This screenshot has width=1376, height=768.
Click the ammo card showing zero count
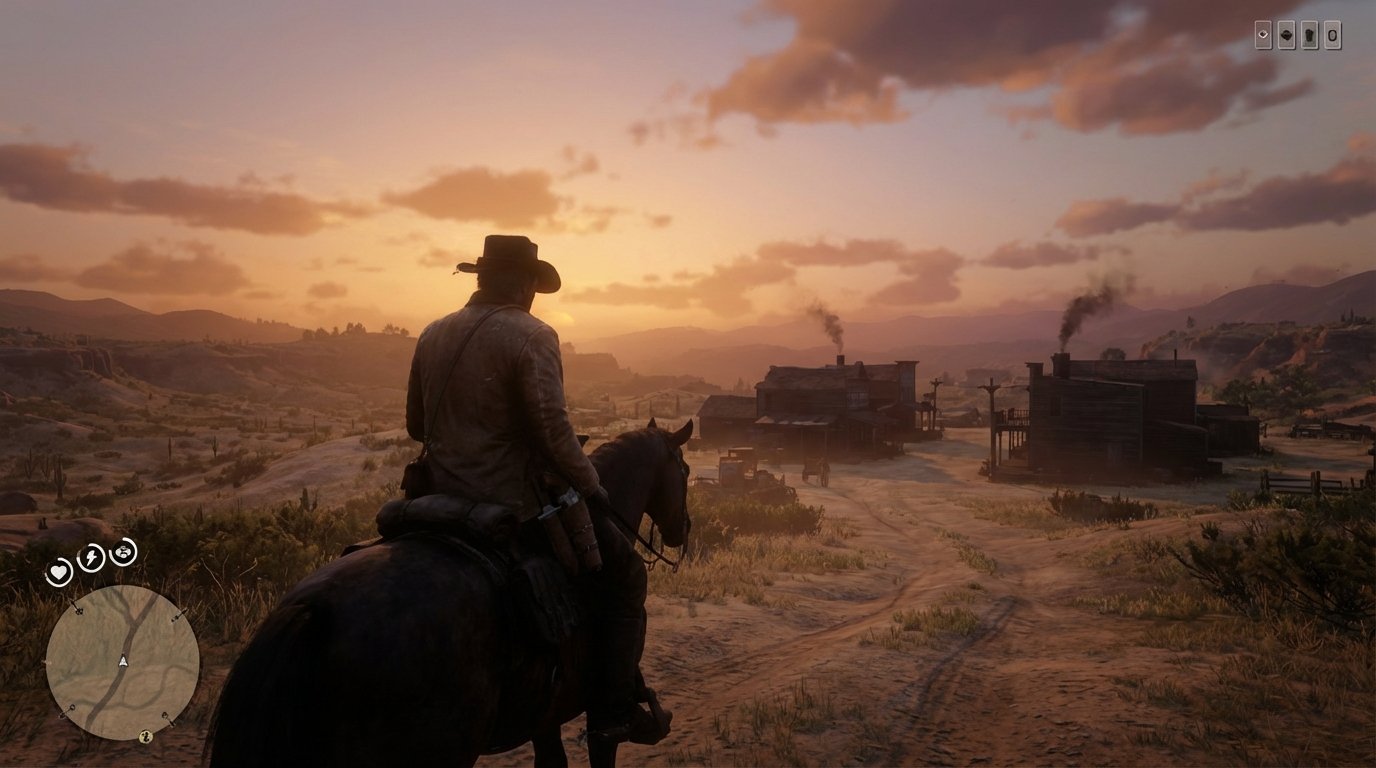(x=1333, y=35)
